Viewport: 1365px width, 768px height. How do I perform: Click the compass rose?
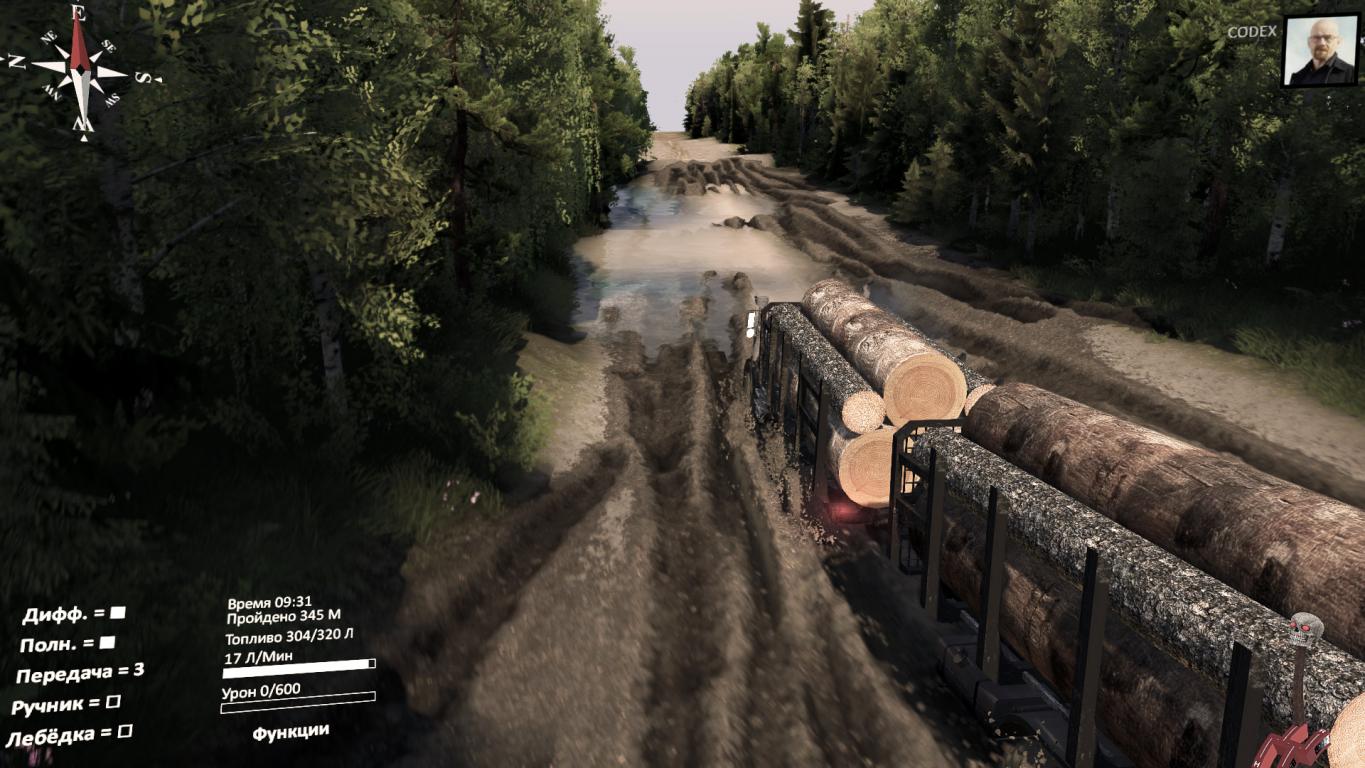click(x=81, y=71)
